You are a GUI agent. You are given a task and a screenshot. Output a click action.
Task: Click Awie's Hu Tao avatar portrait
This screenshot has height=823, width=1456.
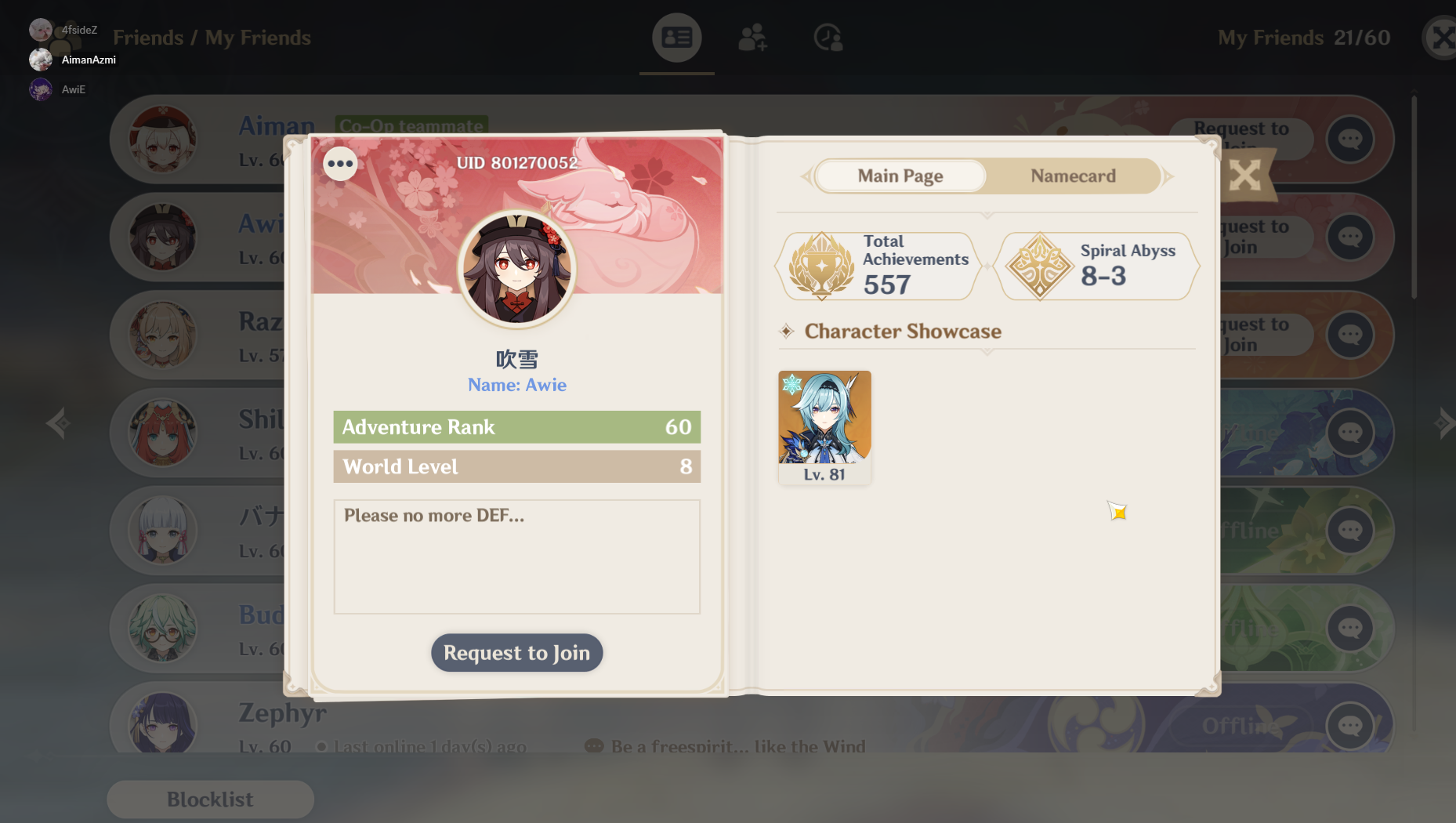click(516, 269)
